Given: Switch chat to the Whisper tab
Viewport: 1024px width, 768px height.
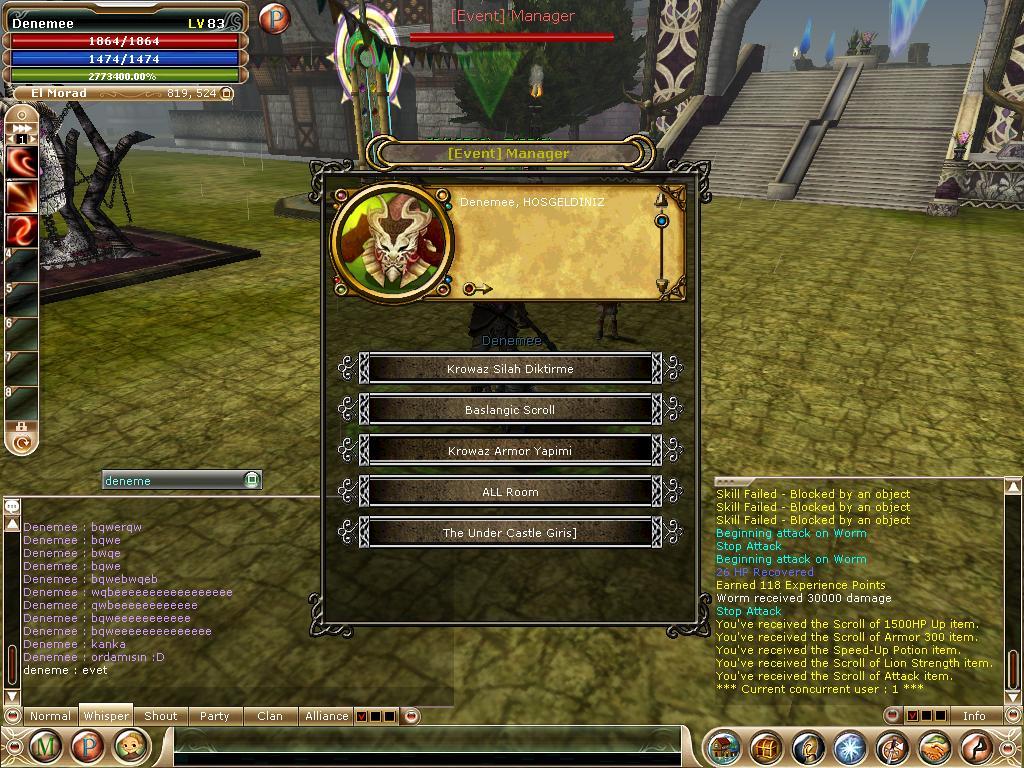Looking at the screenshot, I should [106, 716].
